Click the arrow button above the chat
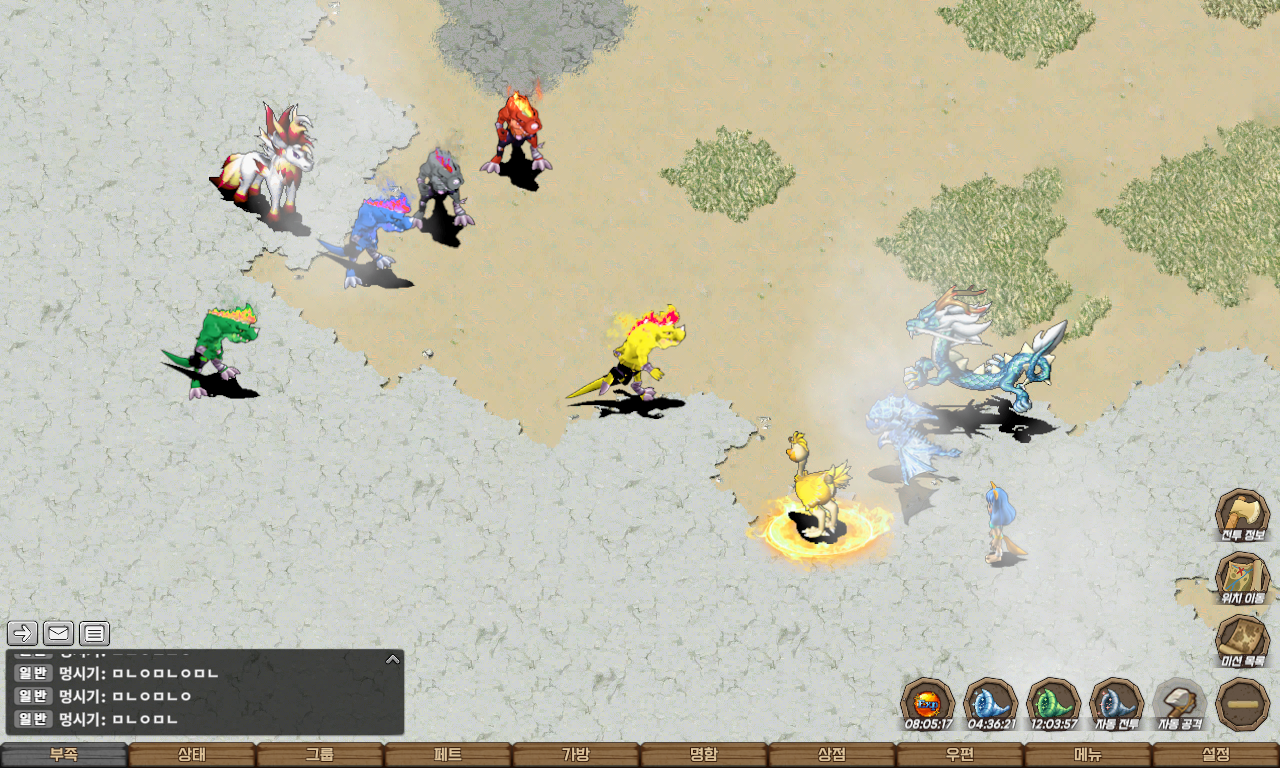This screenshot has width=1280, height=768. tap(23, 633)
